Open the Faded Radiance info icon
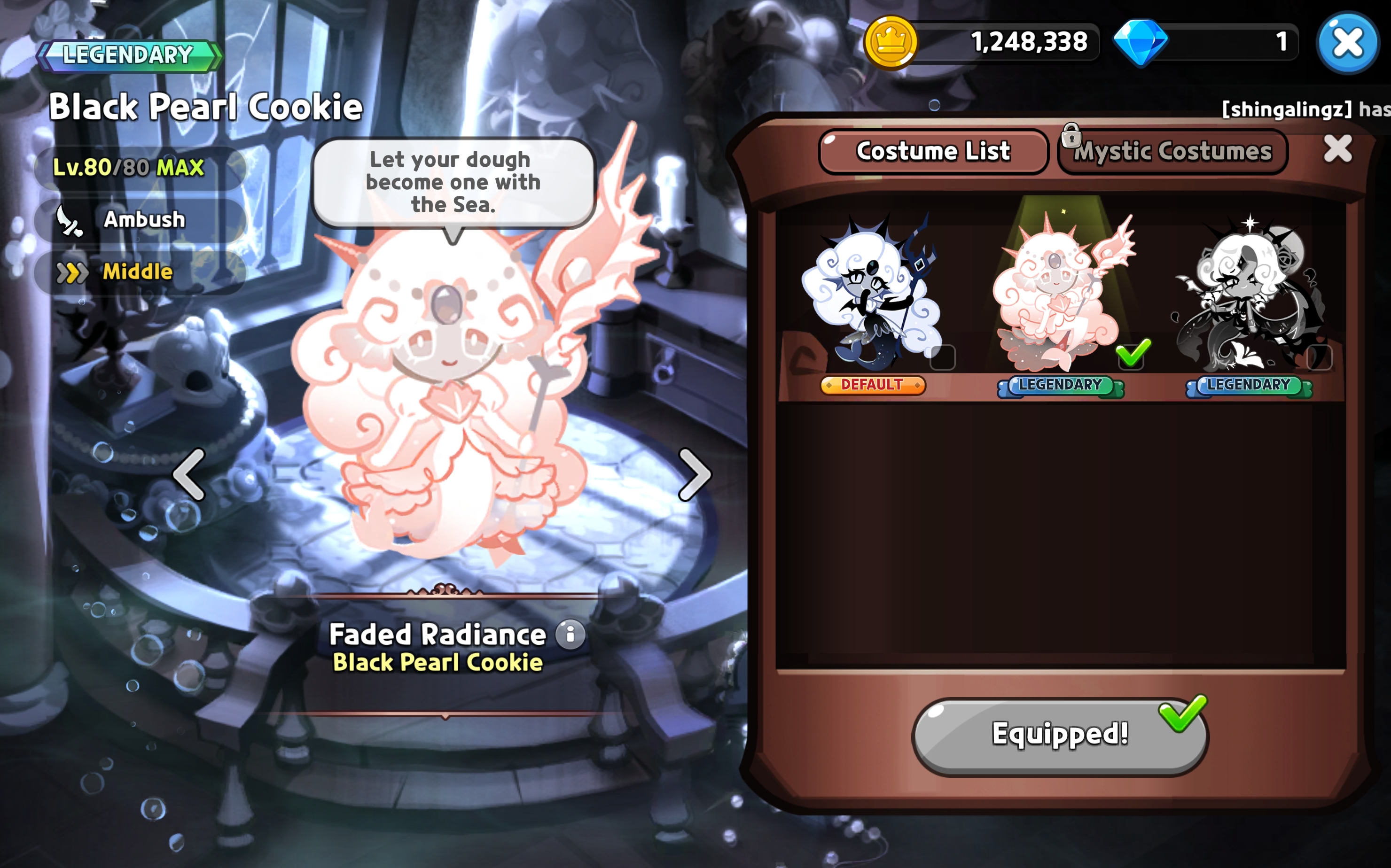This screenshot has height=868, width=1391. click(570, 635)
